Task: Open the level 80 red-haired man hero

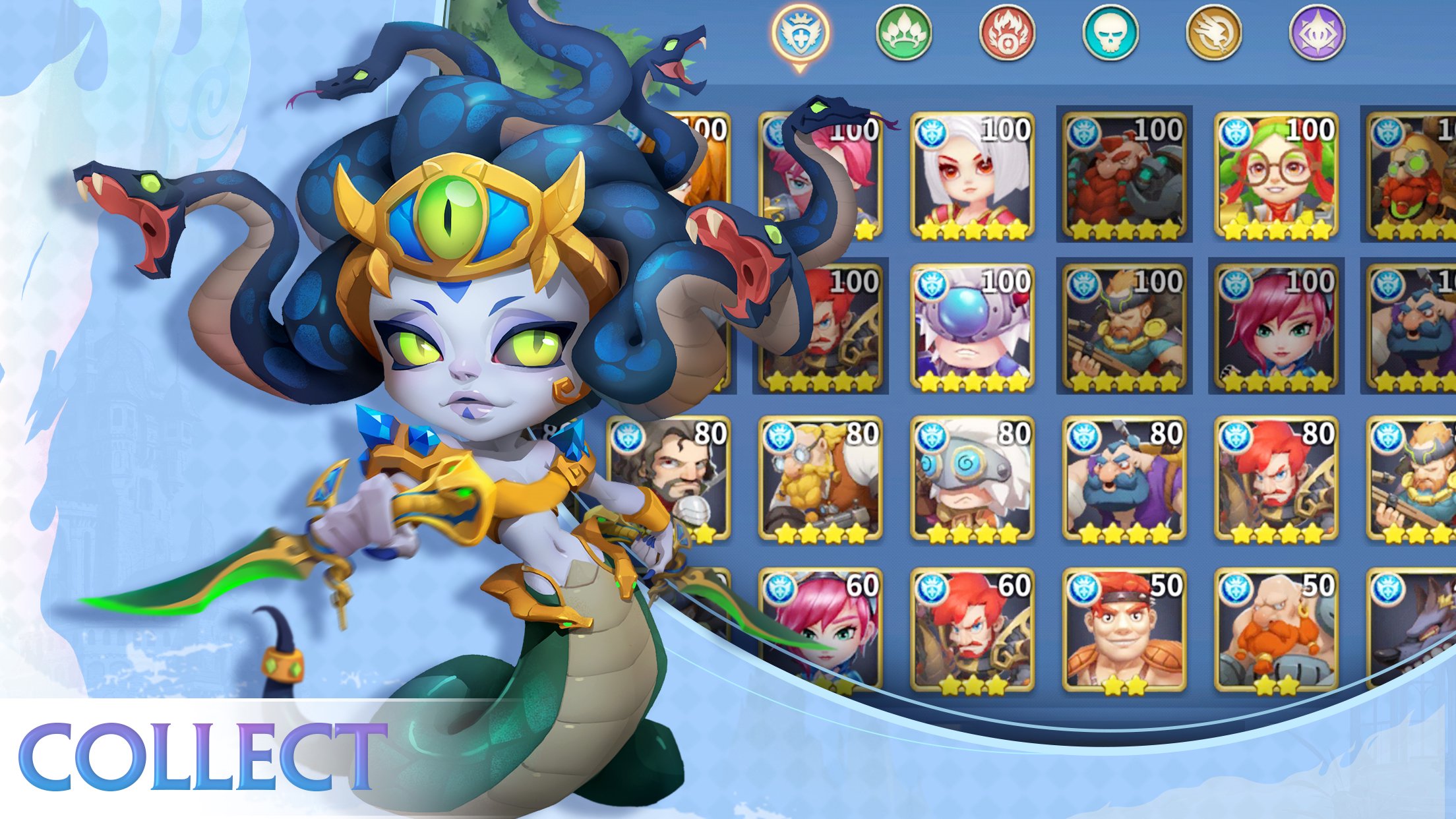Action: (1276, 479)
